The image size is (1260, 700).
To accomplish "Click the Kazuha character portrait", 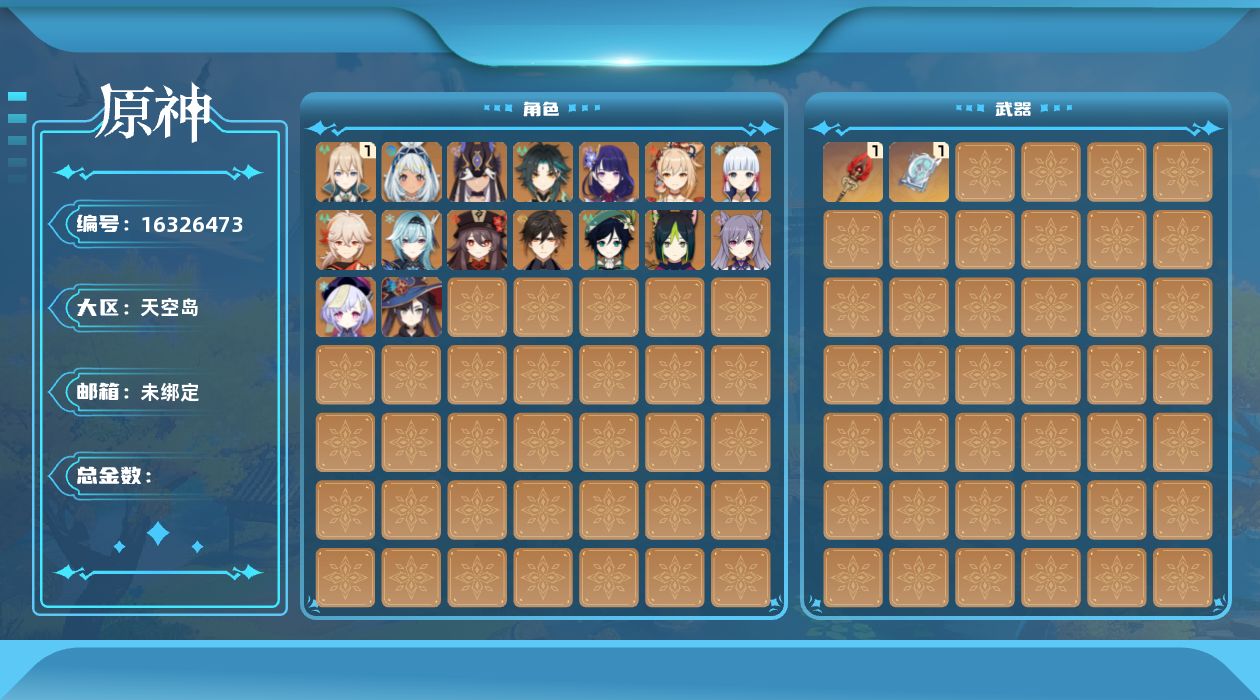I will (346, 240).
